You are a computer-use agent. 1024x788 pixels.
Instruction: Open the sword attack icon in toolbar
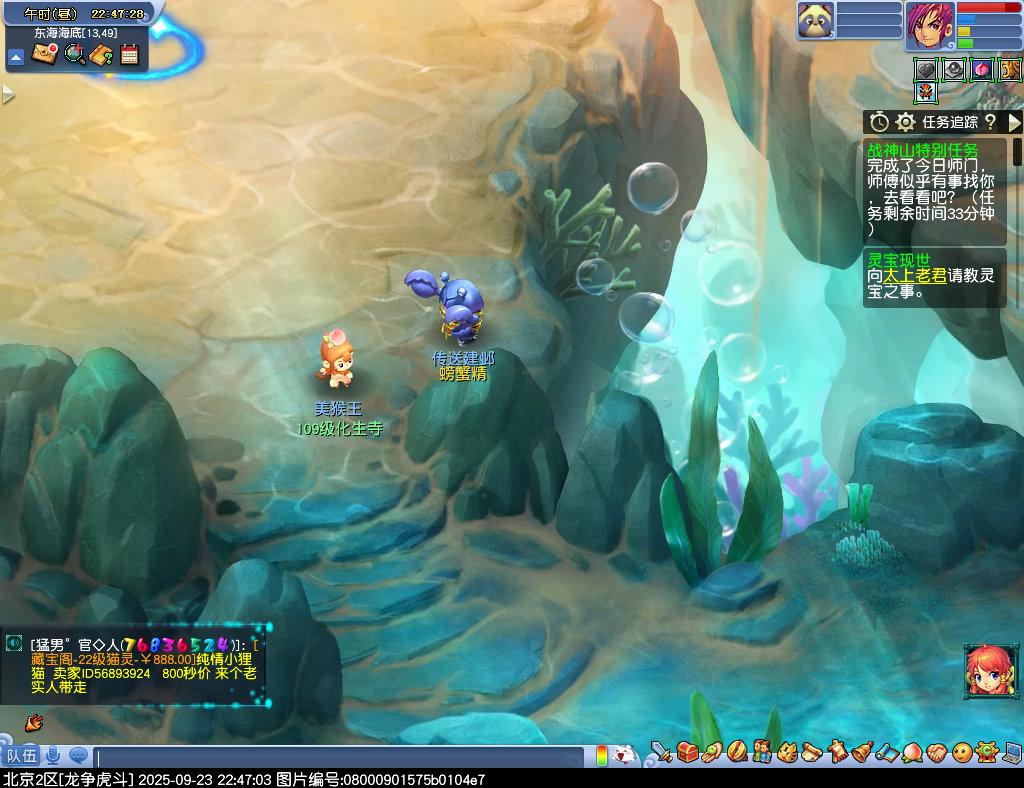[x=661, y=750]
